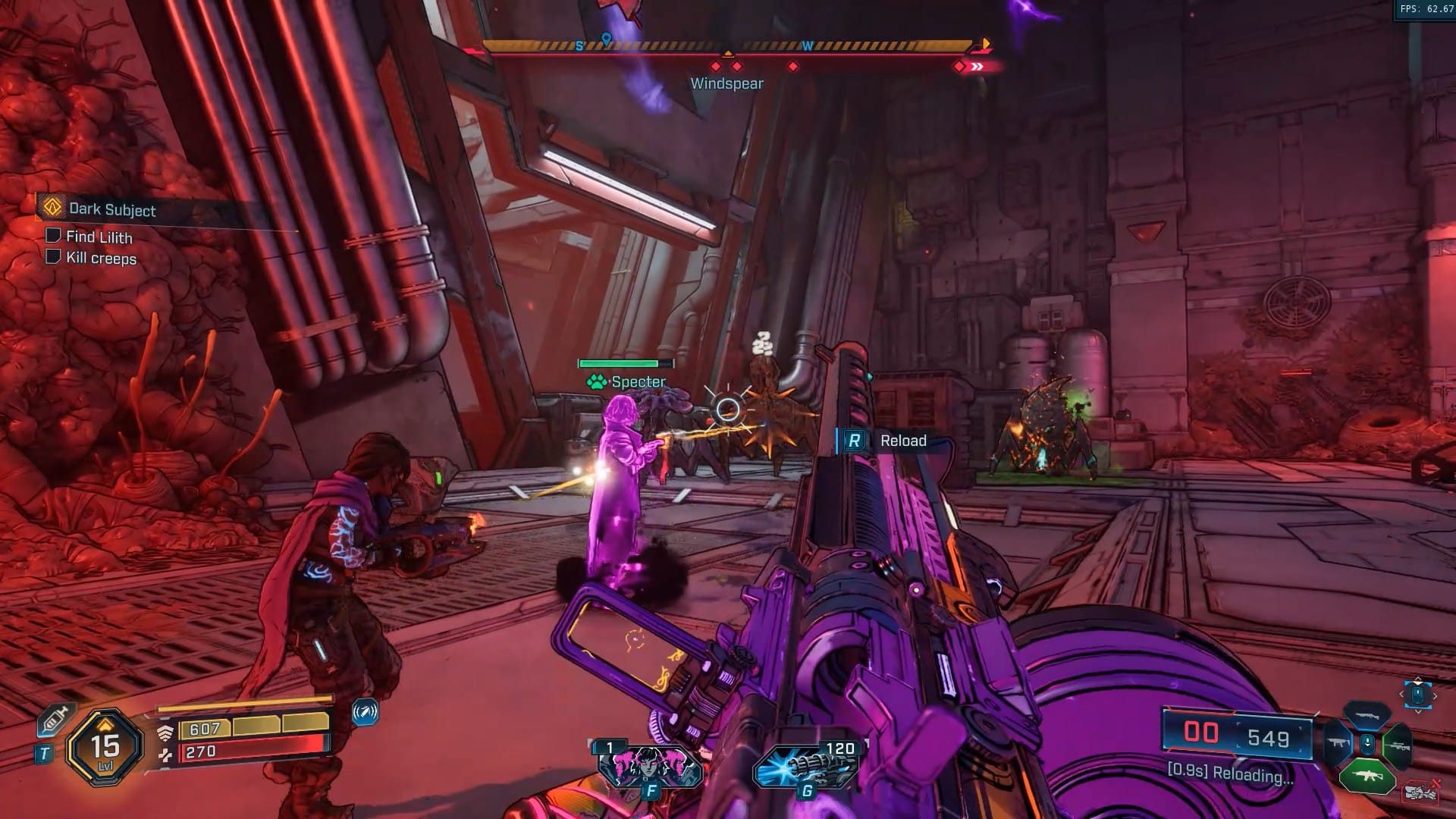Select the active green assault rifle slot
The width and height of the screenshot is (1456, 819).
click(1367, 776)
